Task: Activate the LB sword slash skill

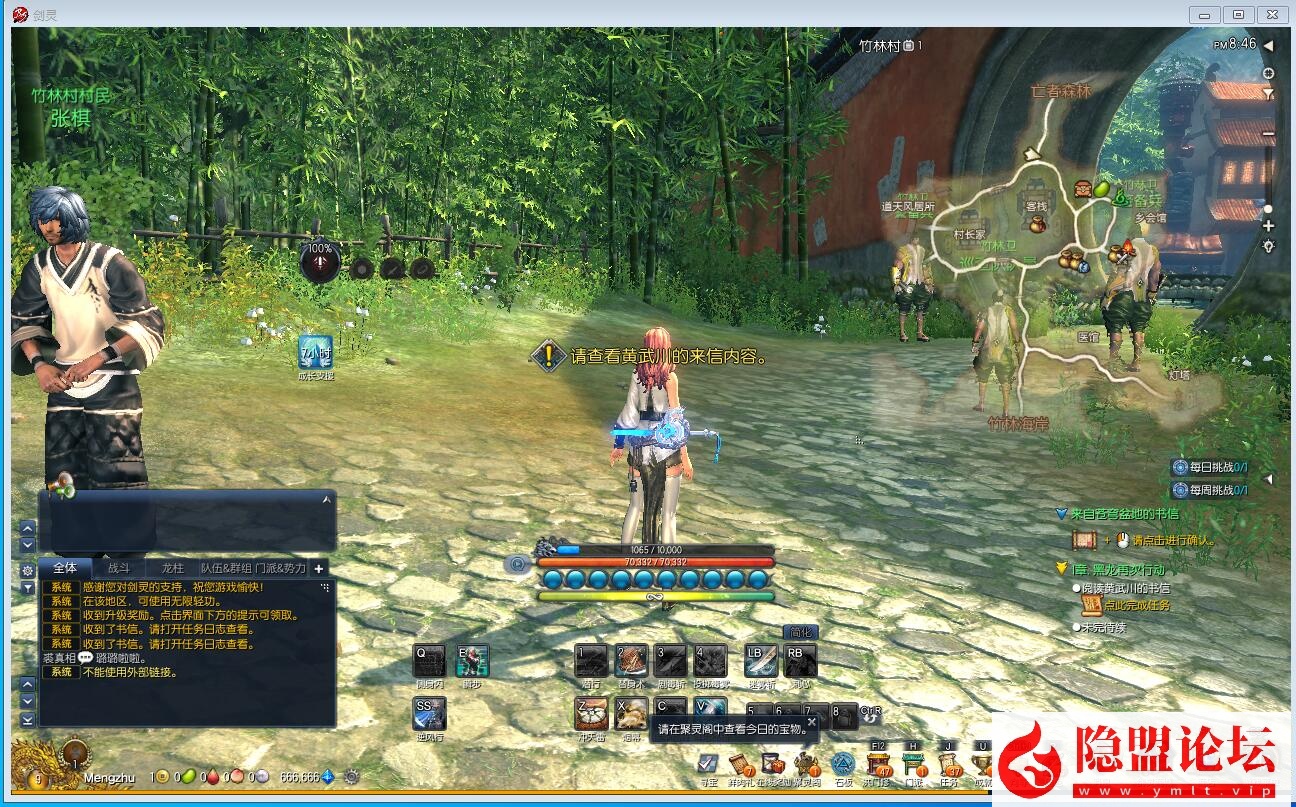Action: pyautogui.click(x=761, y=661)
